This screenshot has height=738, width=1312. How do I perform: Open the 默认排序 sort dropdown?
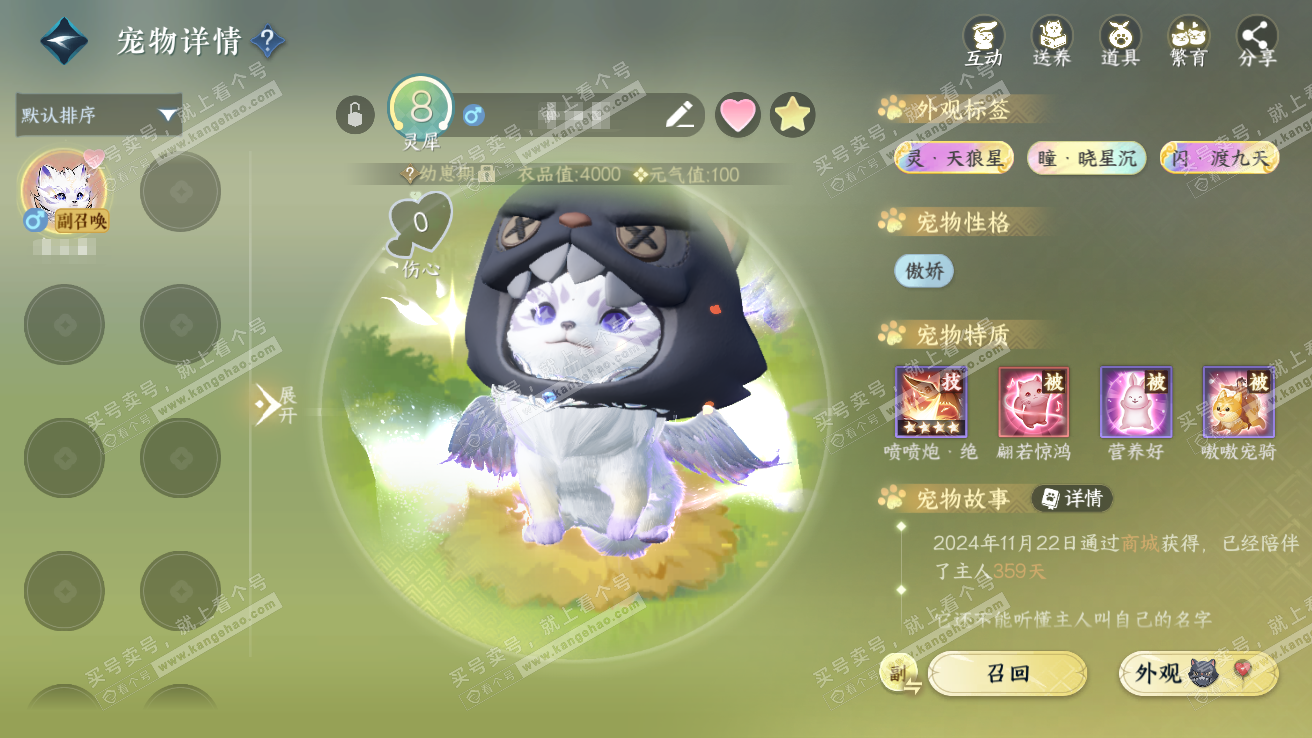98,115
